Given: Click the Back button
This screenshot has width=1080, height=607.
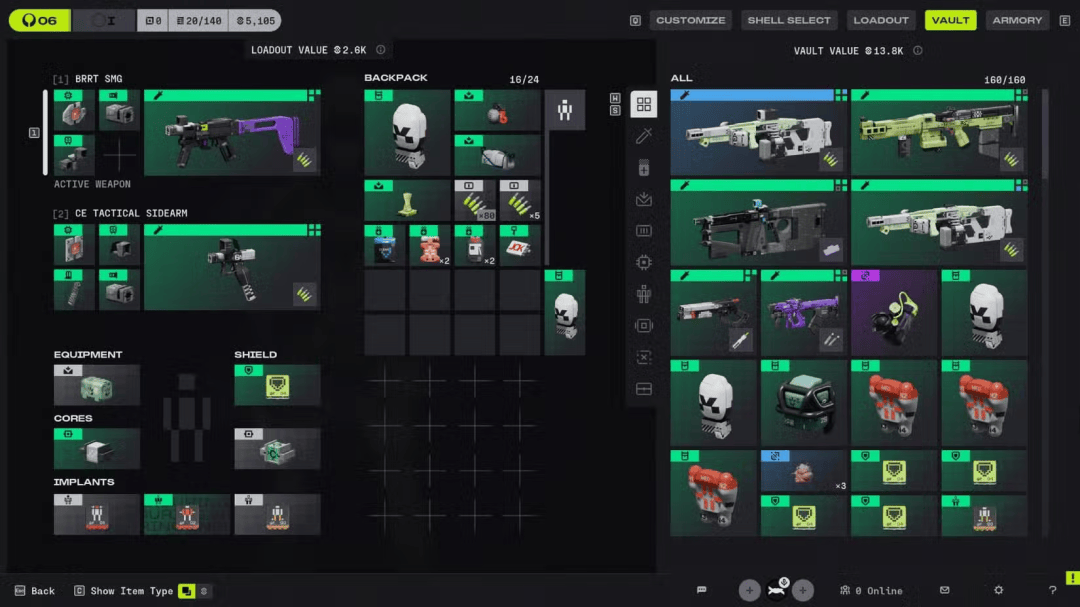Looking at the screenshot, I should [34, 591].
